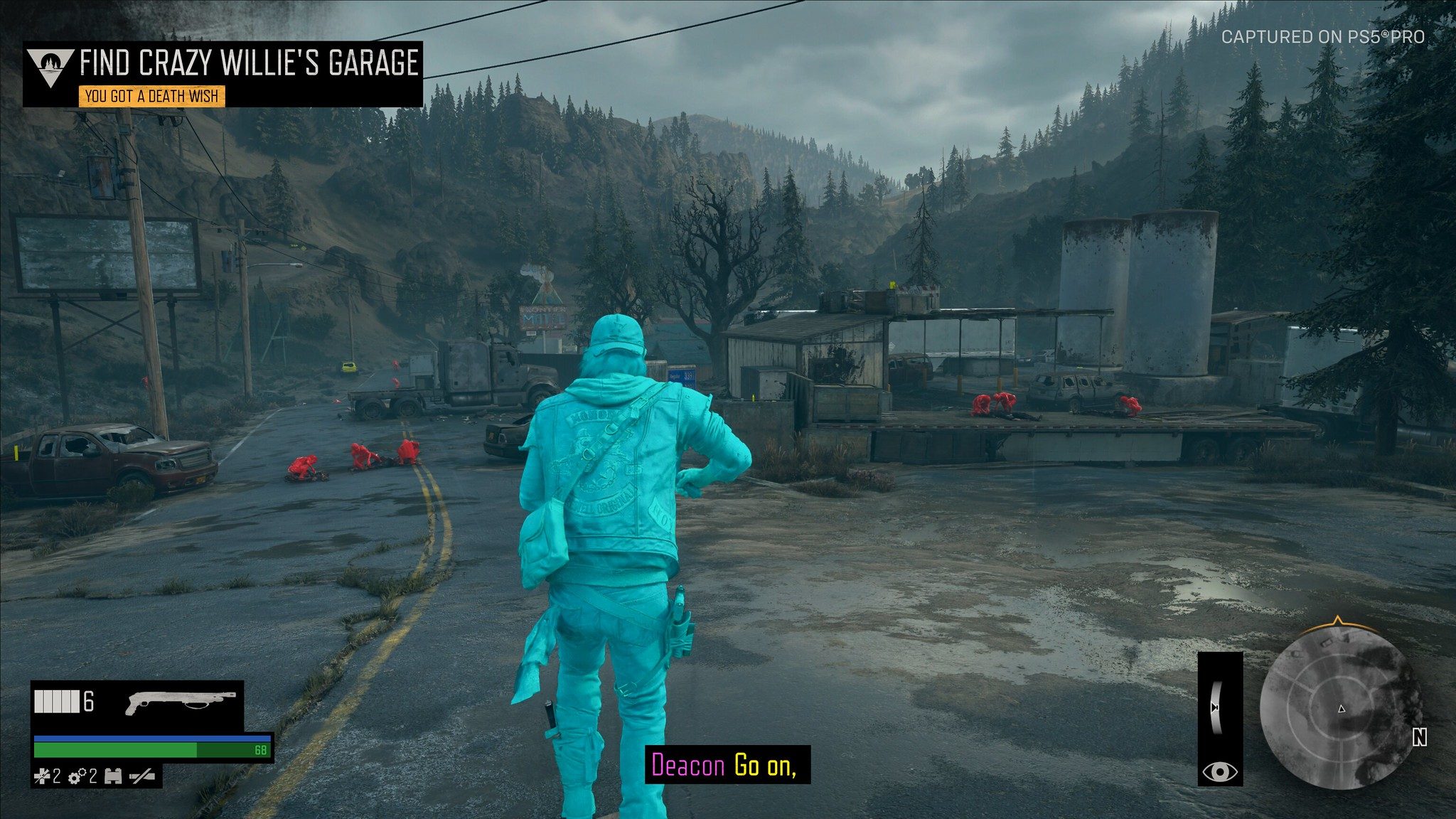Click the crossed-out suppressor icon
The height and width of the screenshot is (819, 1456).
click(x=142, y=776)
